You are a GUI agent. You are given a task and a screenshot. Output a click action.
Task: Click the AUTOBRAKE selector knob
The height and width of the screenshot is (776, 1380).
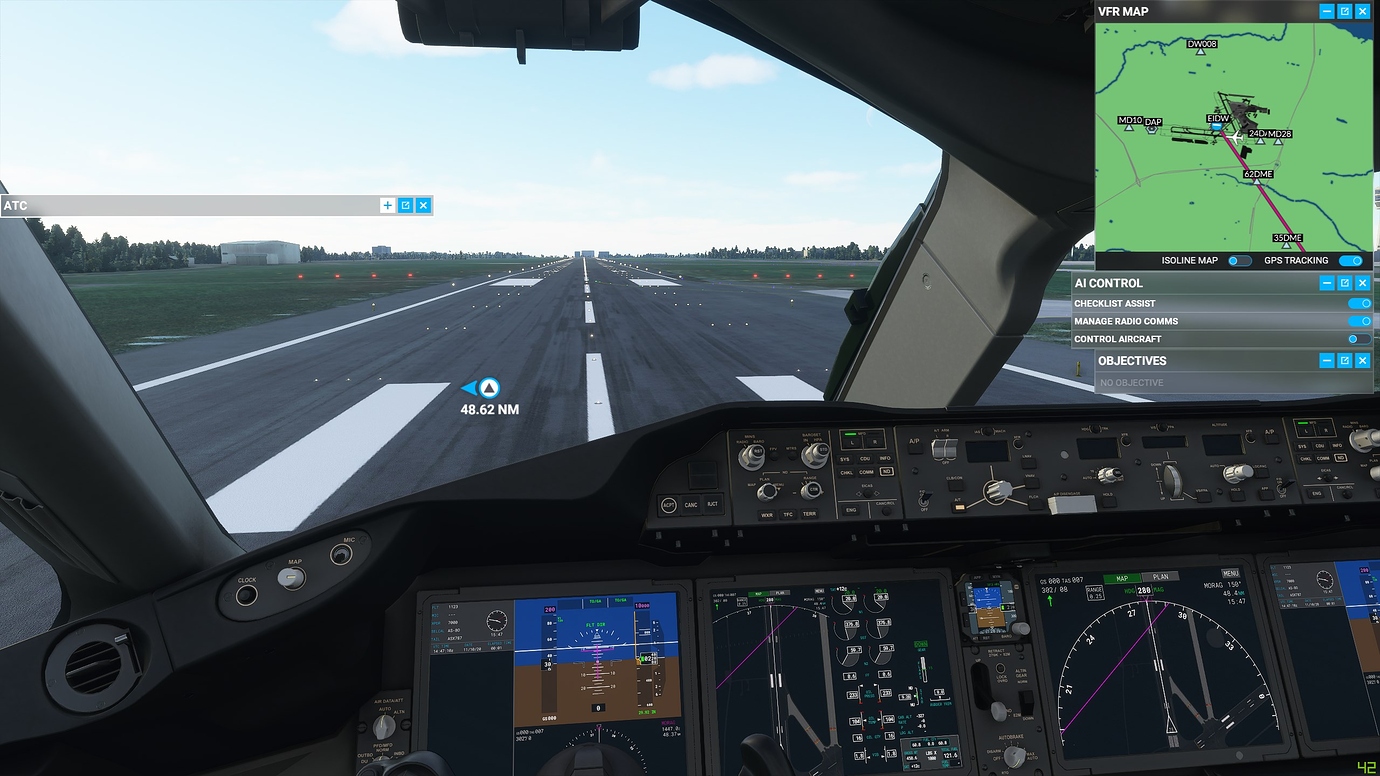coord(1014,755)
